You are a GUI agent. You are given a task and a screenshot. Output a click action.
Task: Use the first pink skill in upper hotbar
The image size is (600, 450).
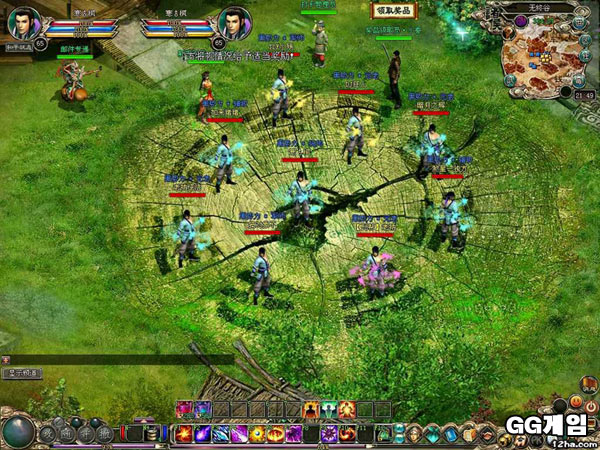(185, 409)
